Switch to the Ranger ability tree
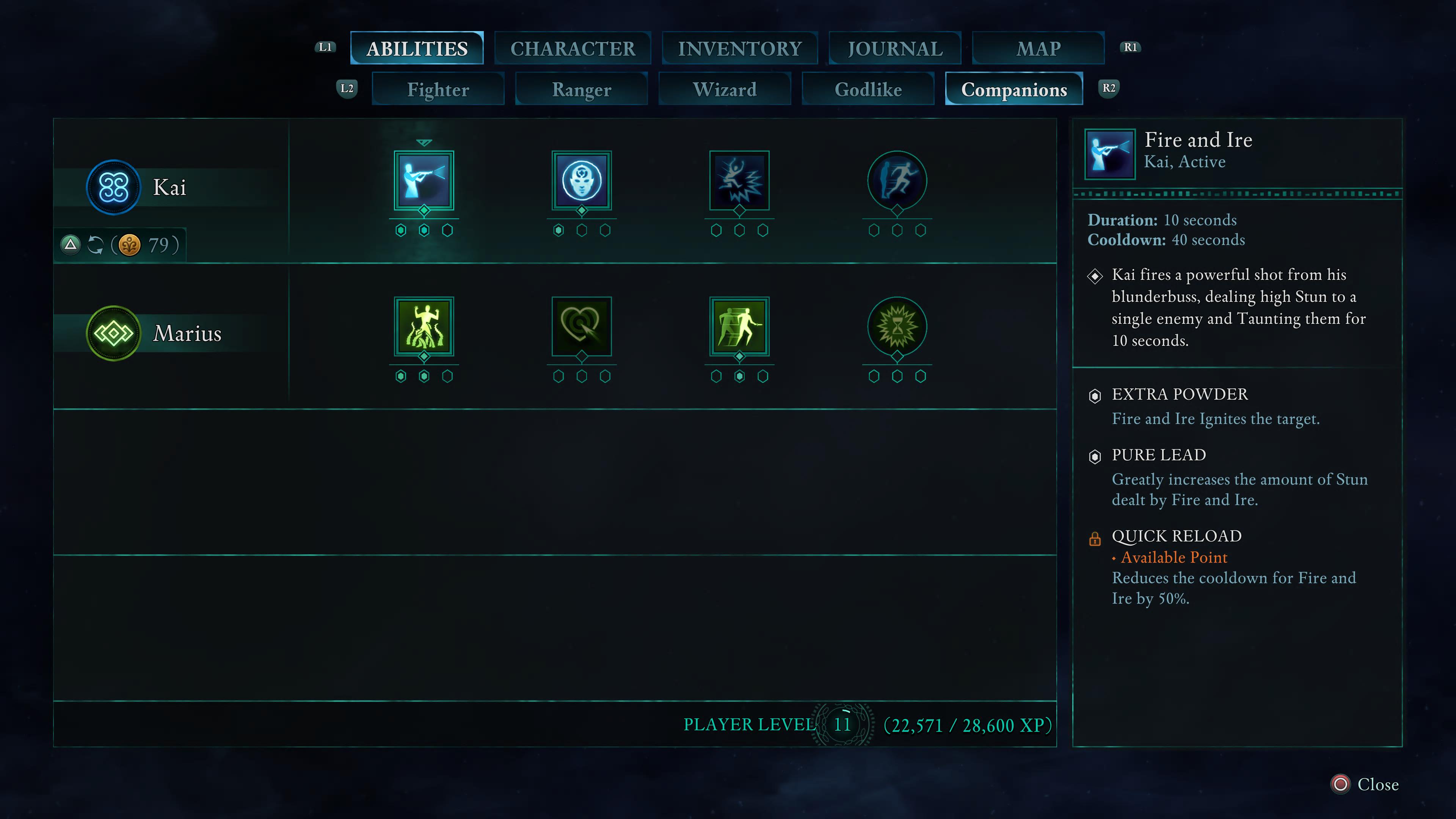 [x=581, y=89]
